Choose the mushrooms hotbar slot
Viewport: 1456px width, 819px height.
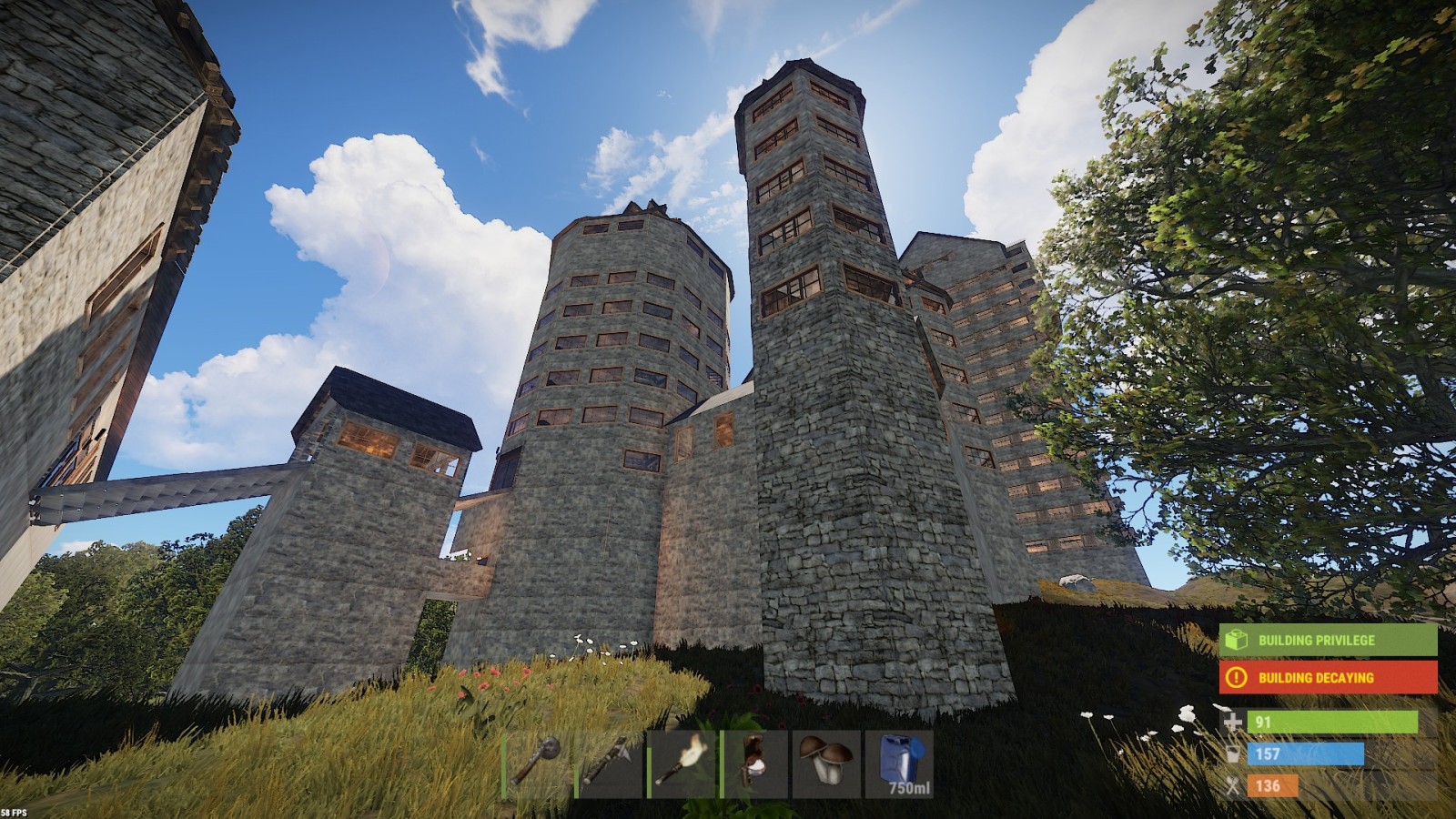tap(826, 763)
